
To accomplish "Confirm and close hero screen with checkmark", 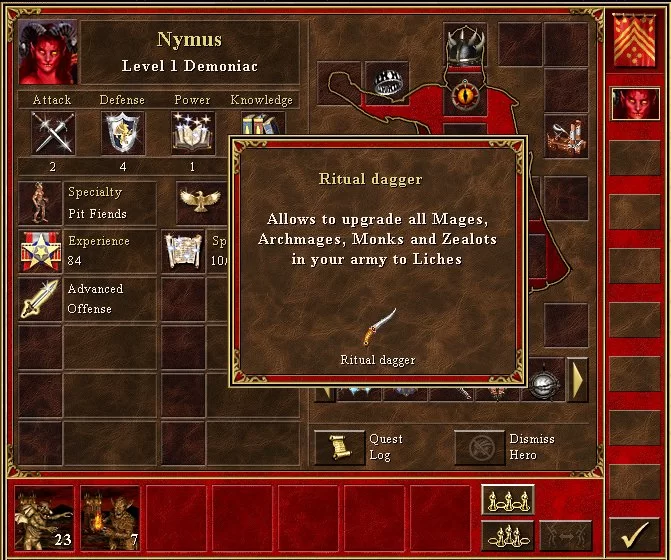I will coord(634,531).
